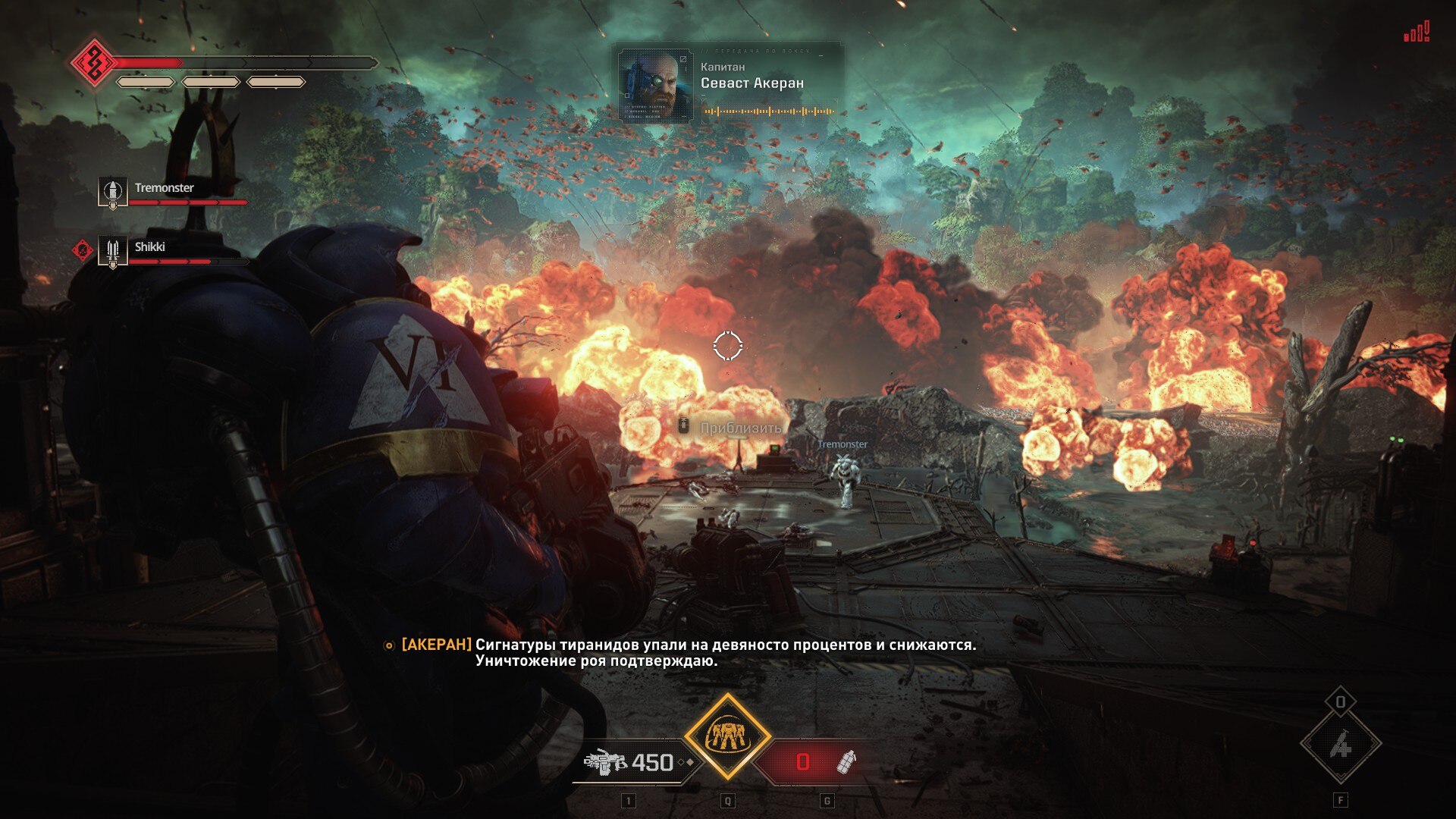Click teammate Tremonster's class icon
The height and width of the screenshot is (819, 1456).
[x=112, y=192]
